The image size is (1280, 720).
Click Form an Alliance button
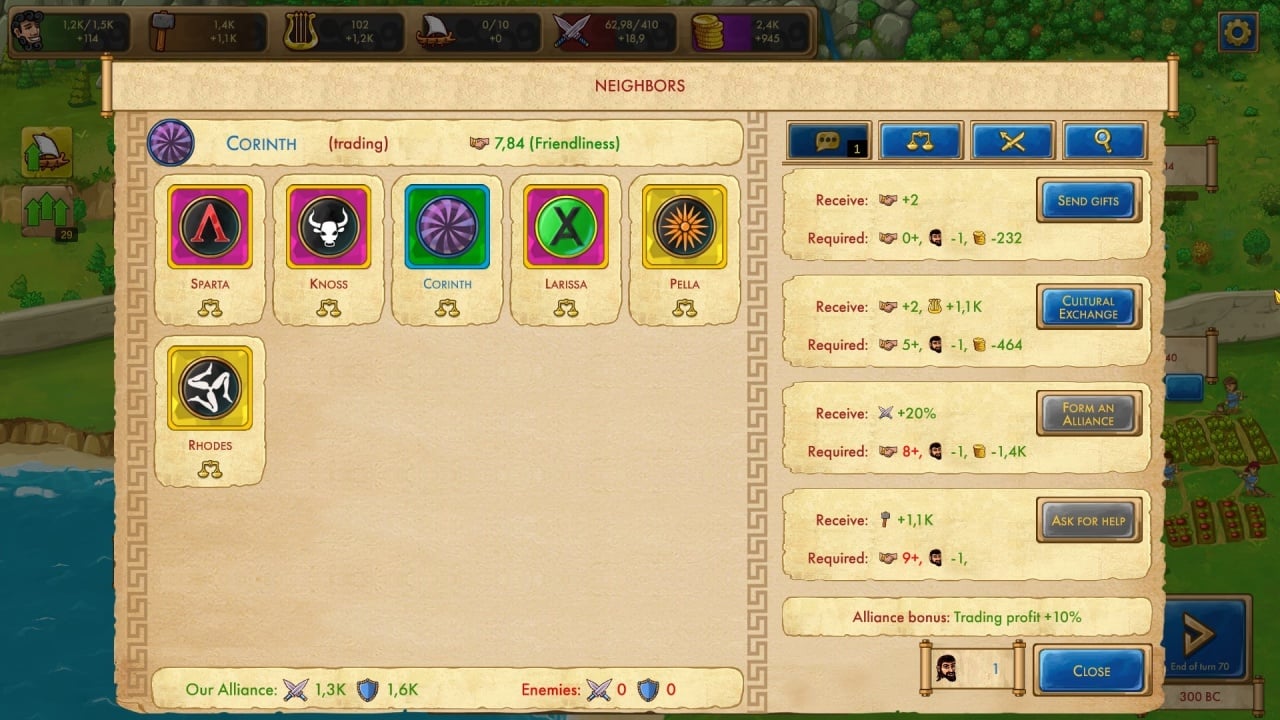tap(1088, 414)
